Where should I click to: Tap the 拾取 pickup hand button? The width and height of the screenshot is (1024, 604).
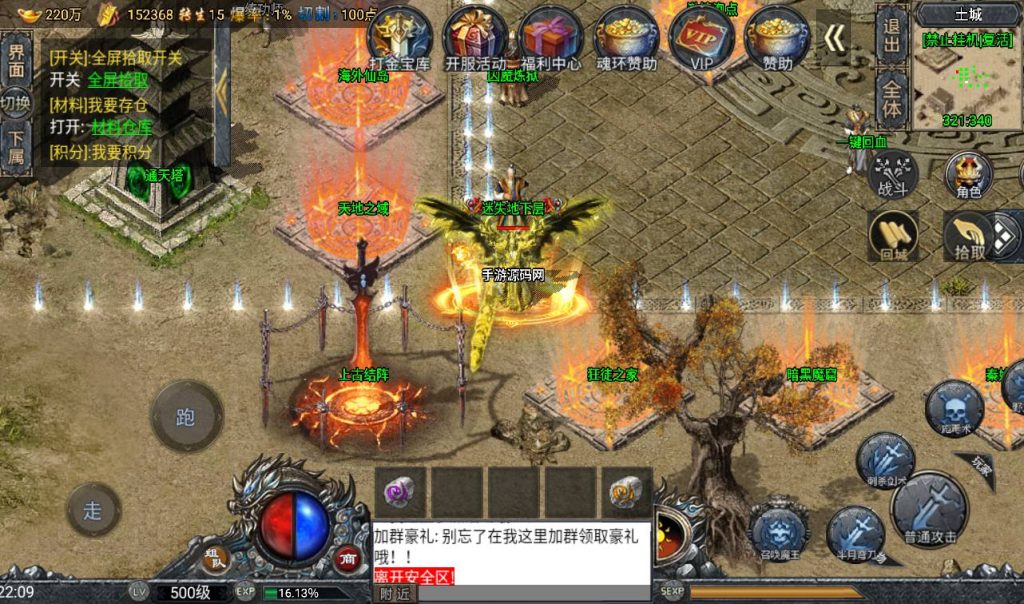968,236
